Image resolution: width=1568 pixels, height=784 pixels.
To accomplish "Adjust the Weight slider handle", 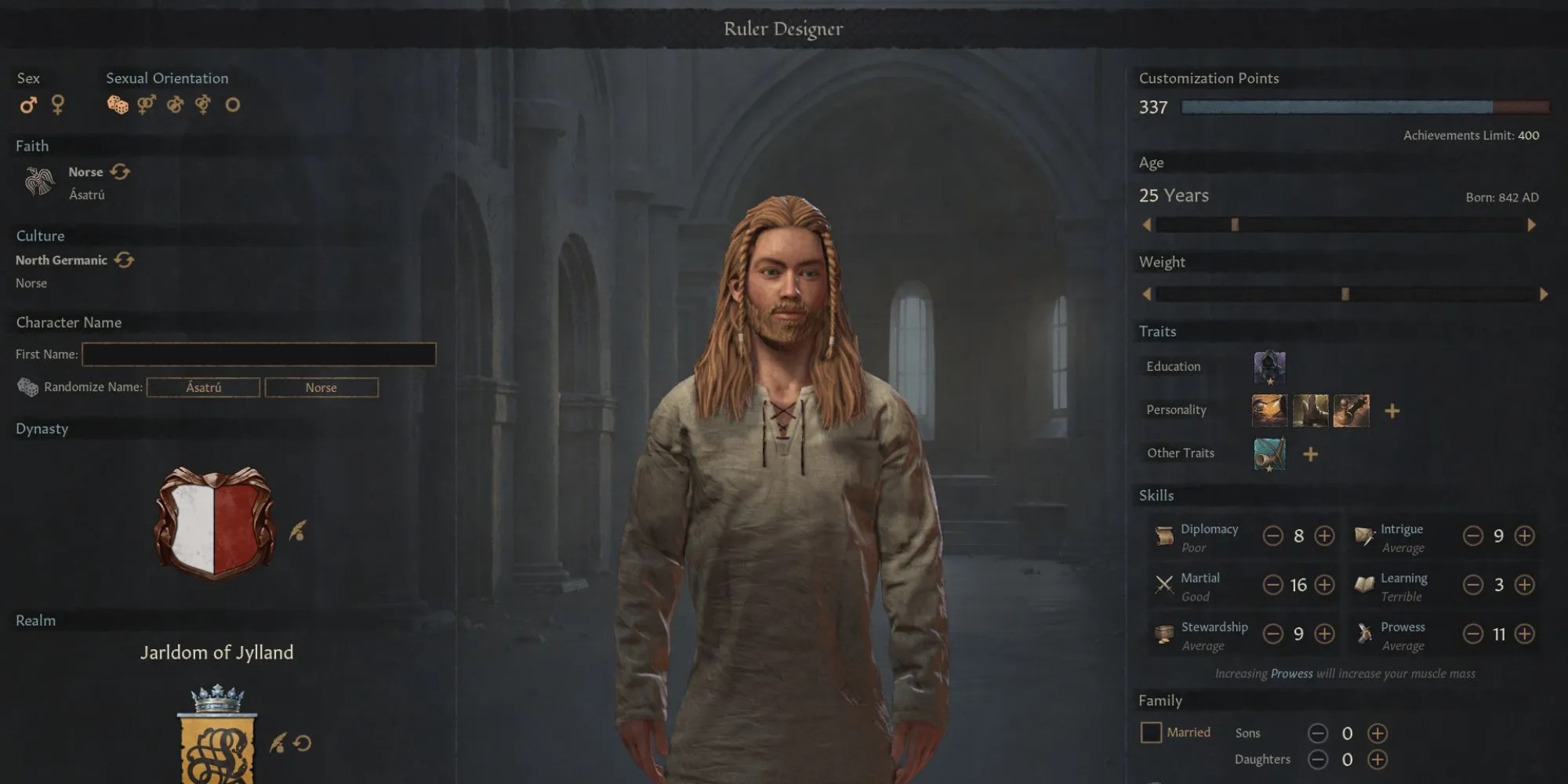I will point(1345,292).
